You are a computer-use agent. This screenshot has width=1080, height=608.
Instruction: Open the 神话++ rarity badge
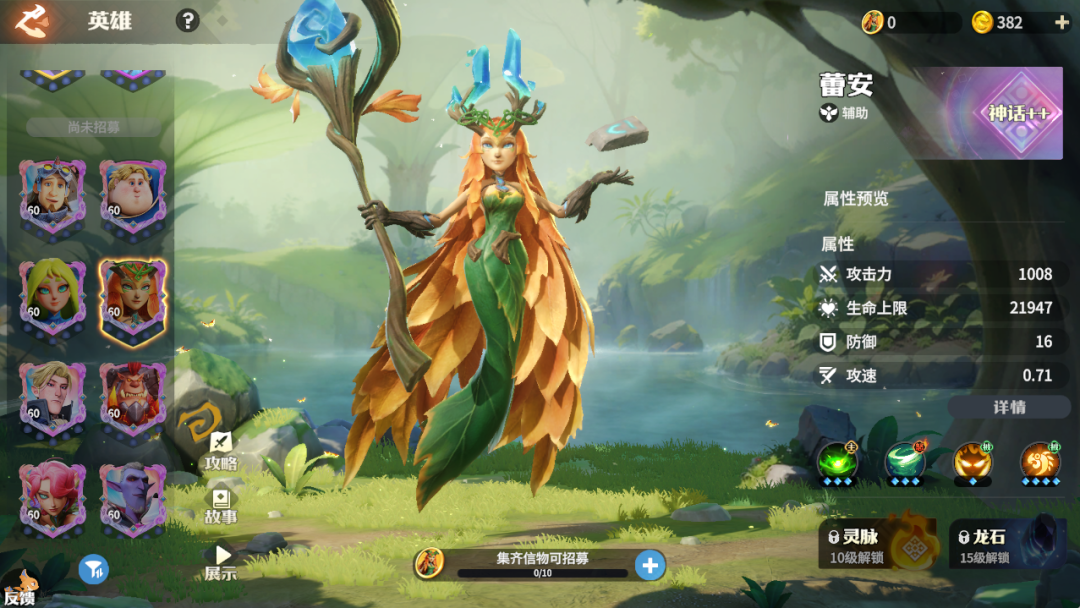tap(1019, 113)
